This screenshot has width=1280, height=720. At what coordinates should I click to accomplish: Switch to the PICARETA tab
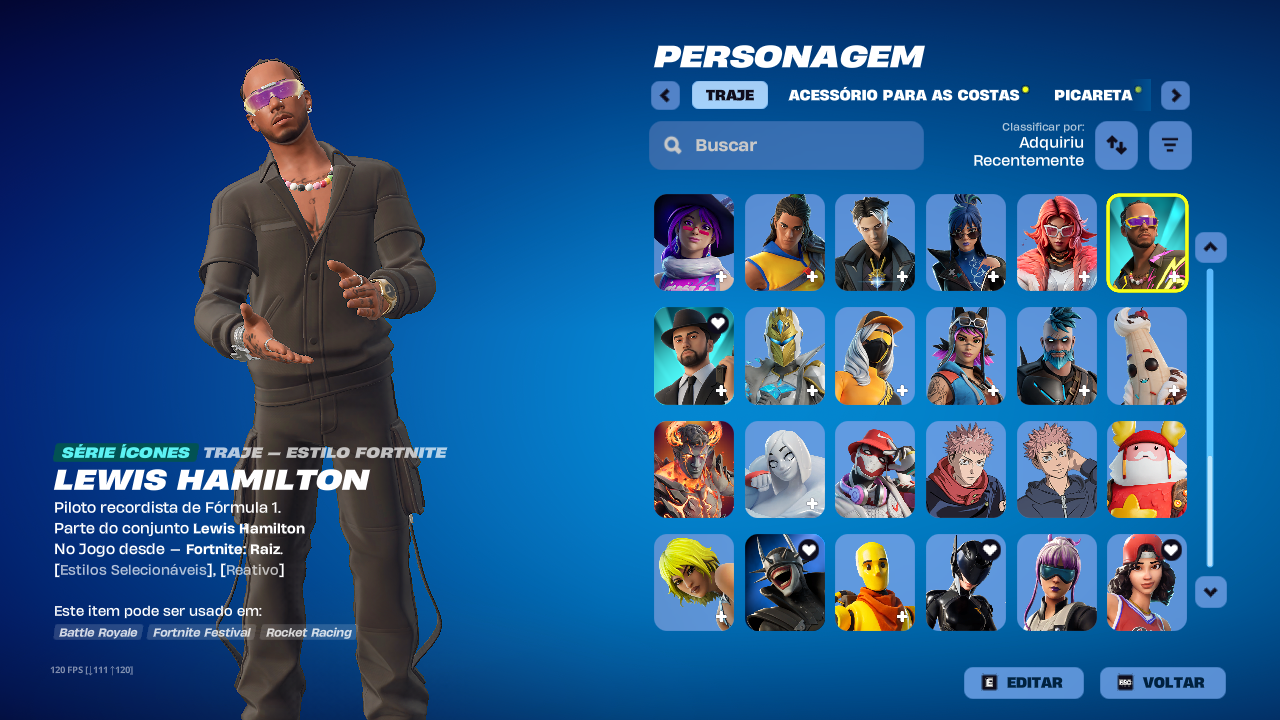pyautogui.click(x=1095, y=95)
